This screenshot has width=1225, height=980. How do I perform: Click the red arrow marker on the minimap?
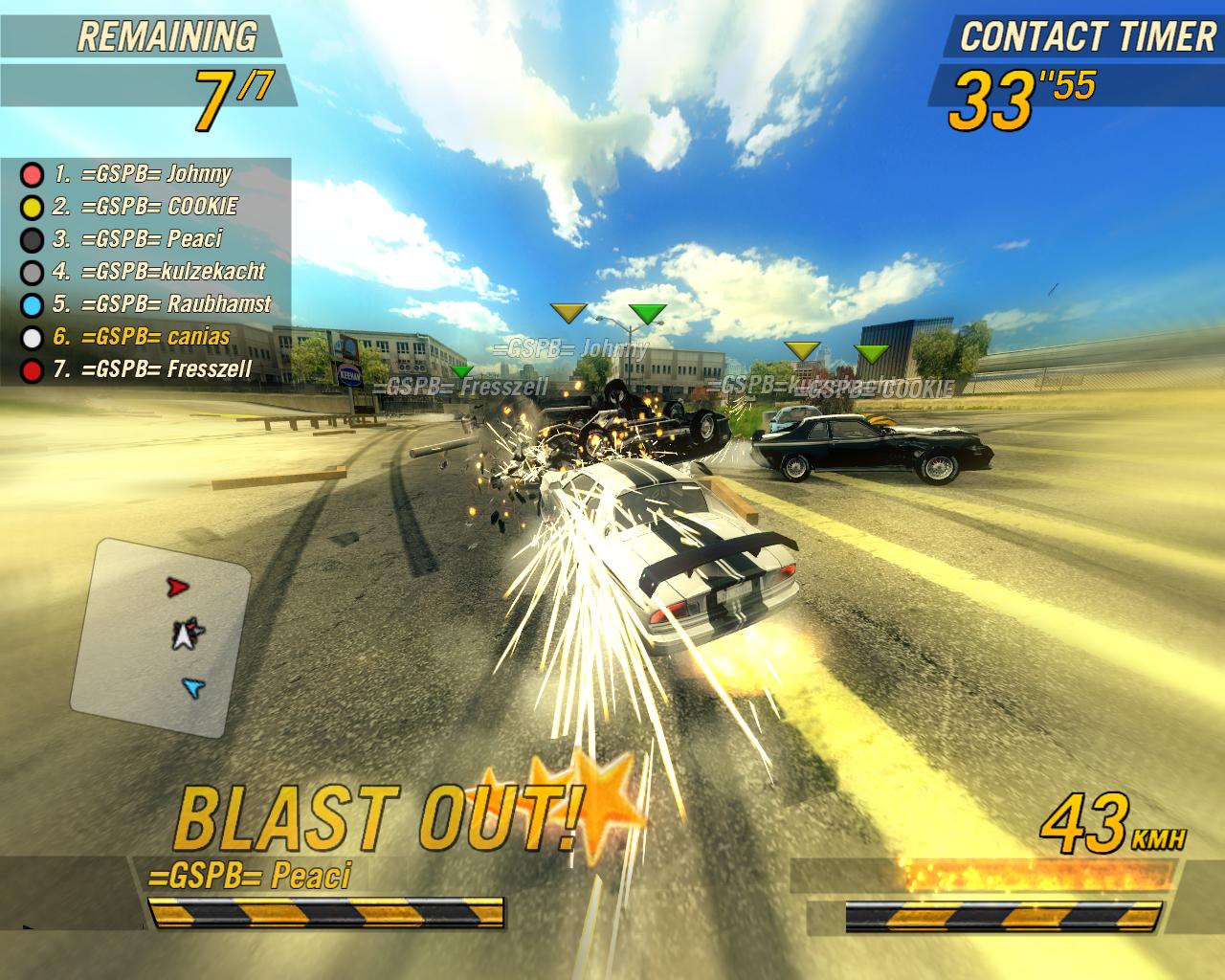click(177, 588)
